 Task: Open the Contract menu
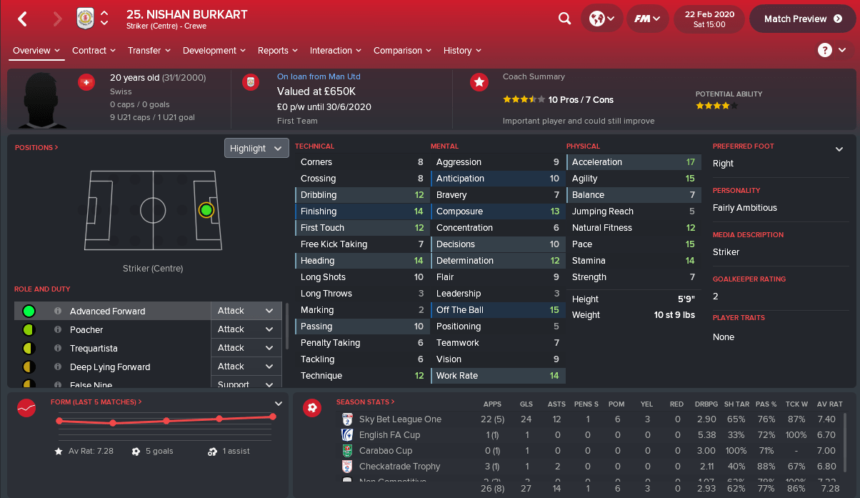[94, 50]
